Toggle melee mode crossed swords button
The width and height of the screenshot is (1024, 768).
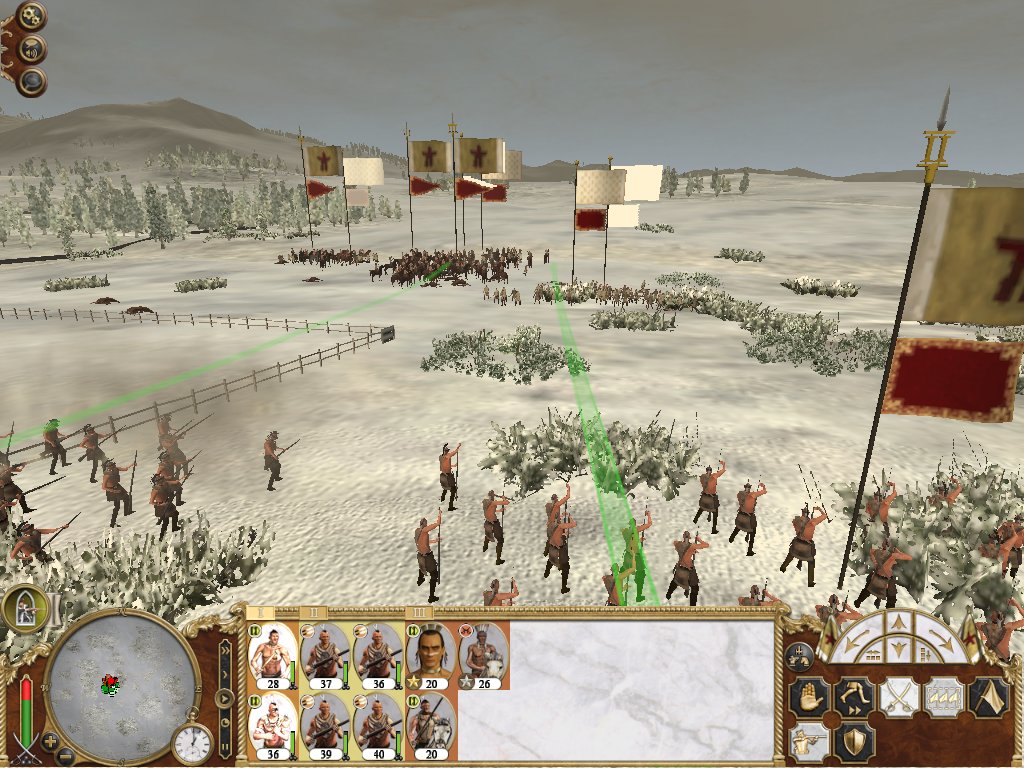coord(898,696)
